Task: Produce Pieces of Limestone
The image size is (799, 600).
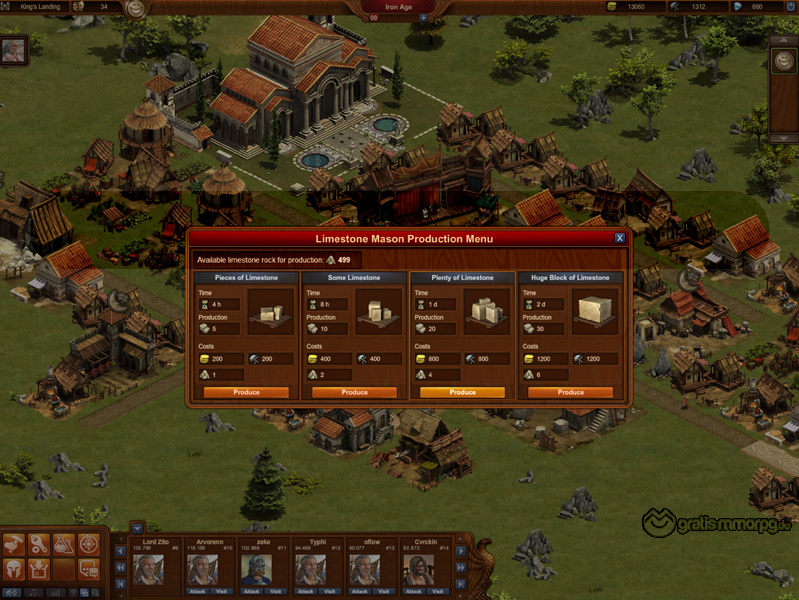Action: [246, 393]
